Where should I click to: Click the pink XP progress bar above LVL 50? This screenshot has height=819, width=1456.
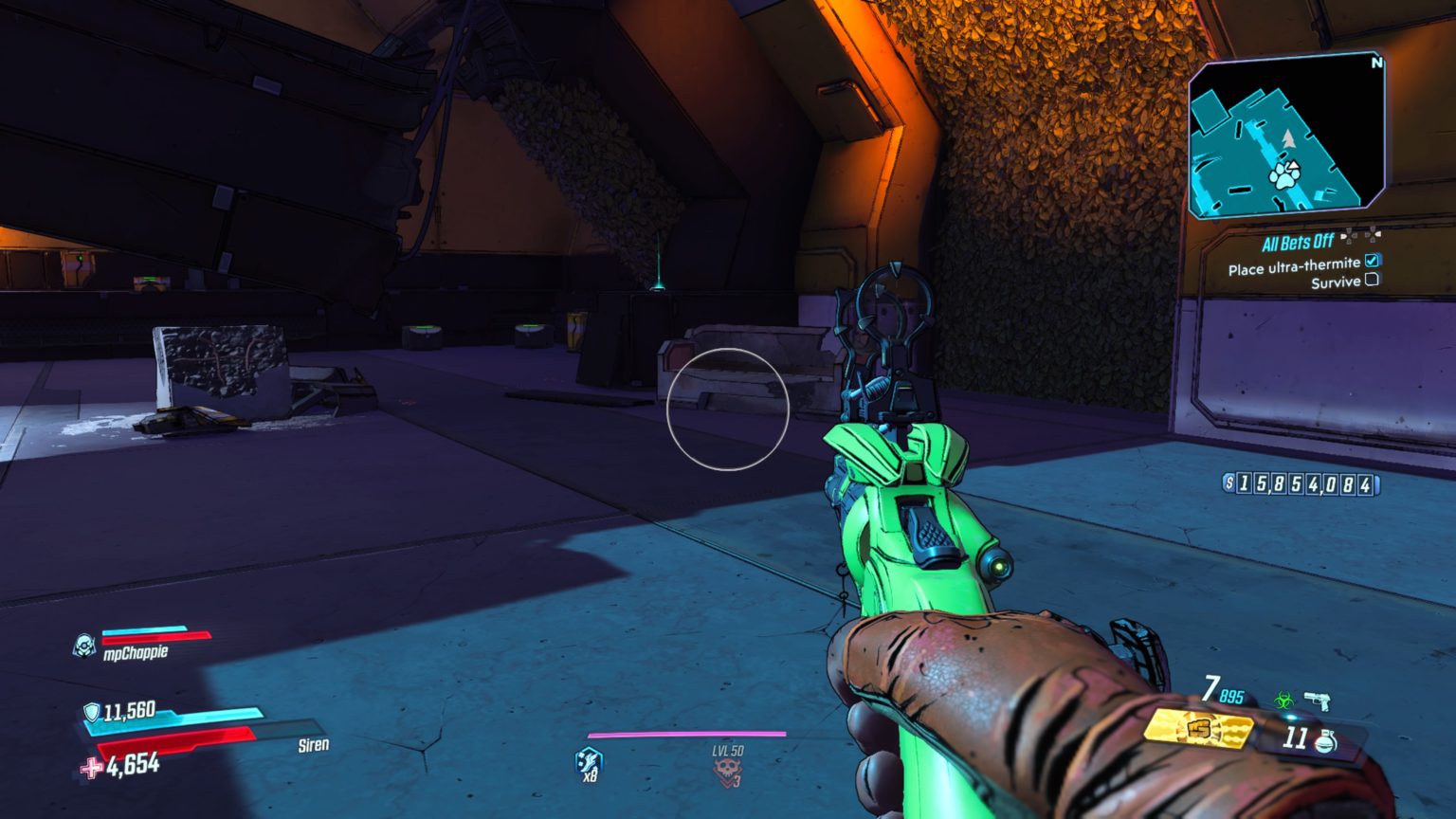pos(685,733)
